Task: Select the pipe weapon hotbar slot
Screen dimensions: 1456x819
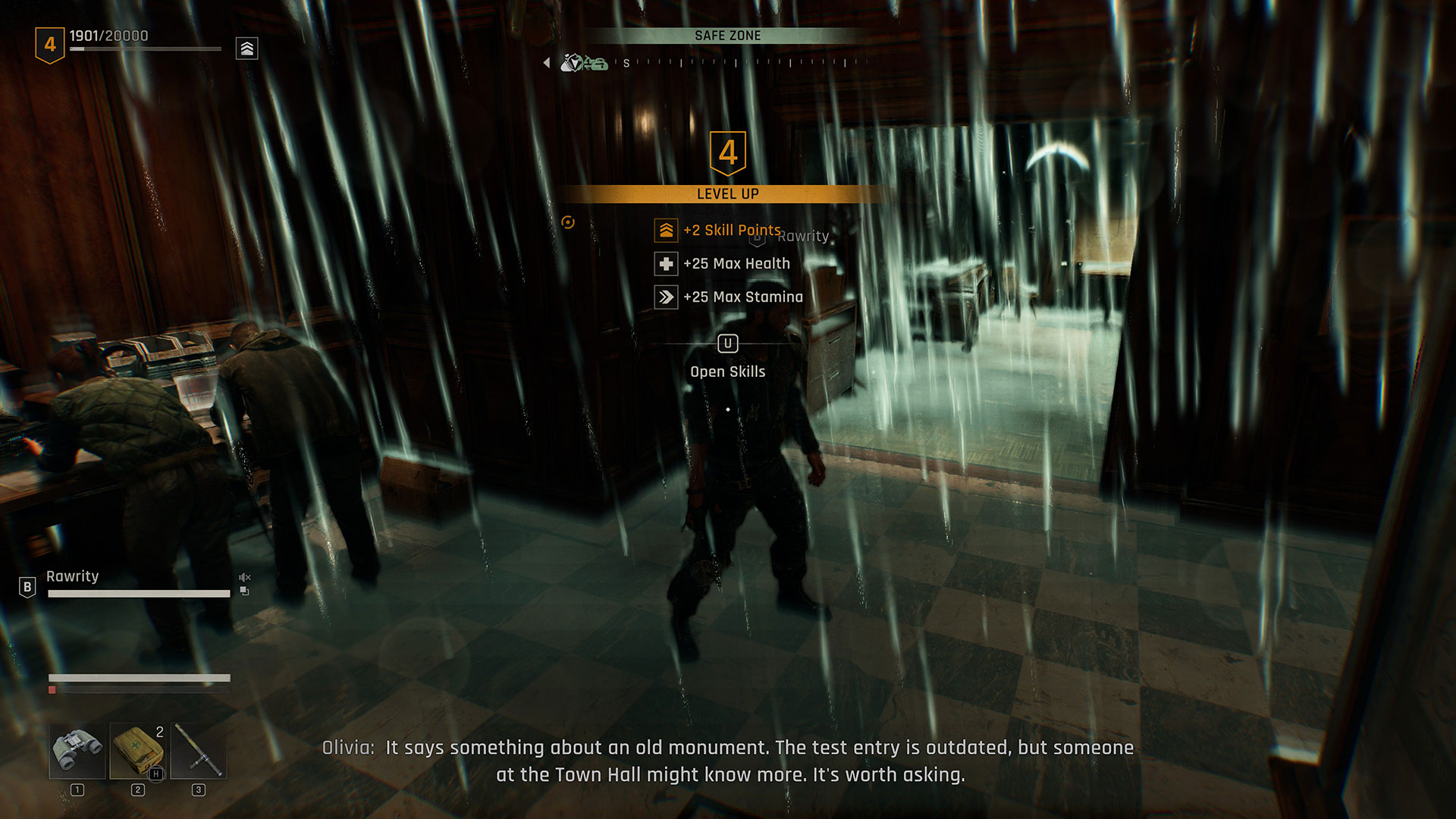Action: [x=199, y=751]
